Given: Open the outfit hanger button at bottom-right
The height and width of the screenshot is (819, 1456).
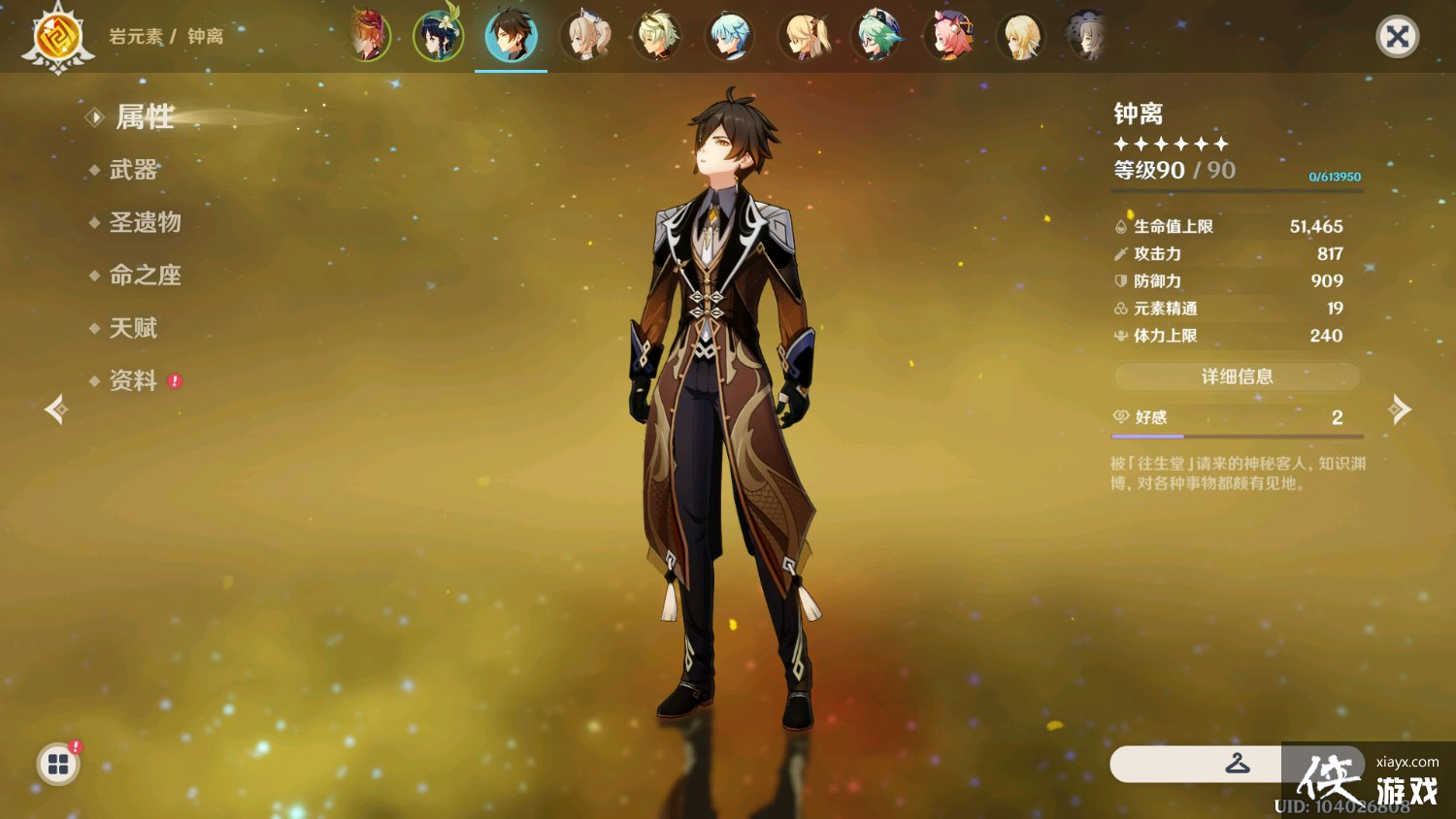Looking at the screenshot, I should click(x=1240, y=764).
